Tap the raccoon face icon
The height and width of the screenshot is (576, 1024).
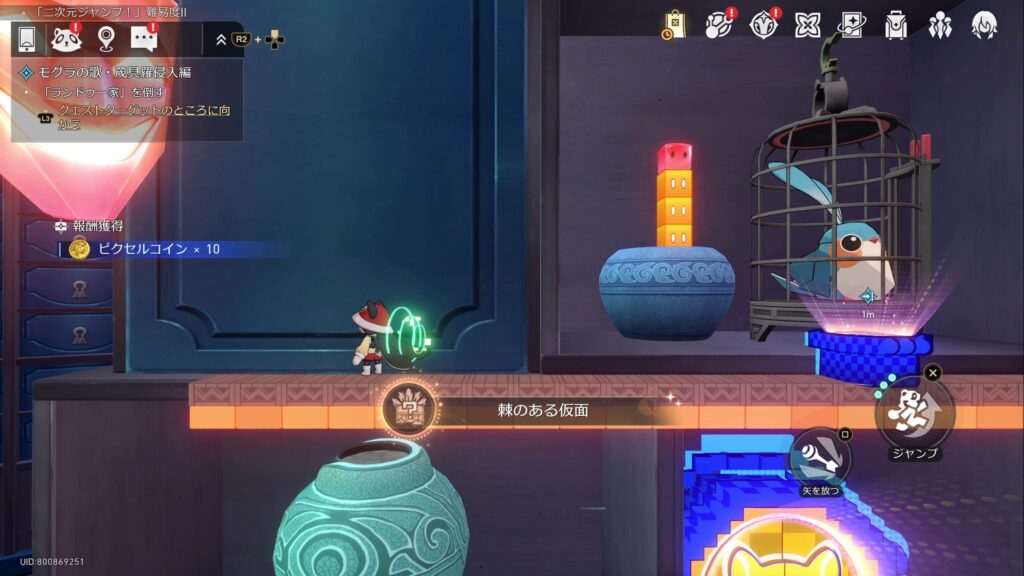[66, 39]
